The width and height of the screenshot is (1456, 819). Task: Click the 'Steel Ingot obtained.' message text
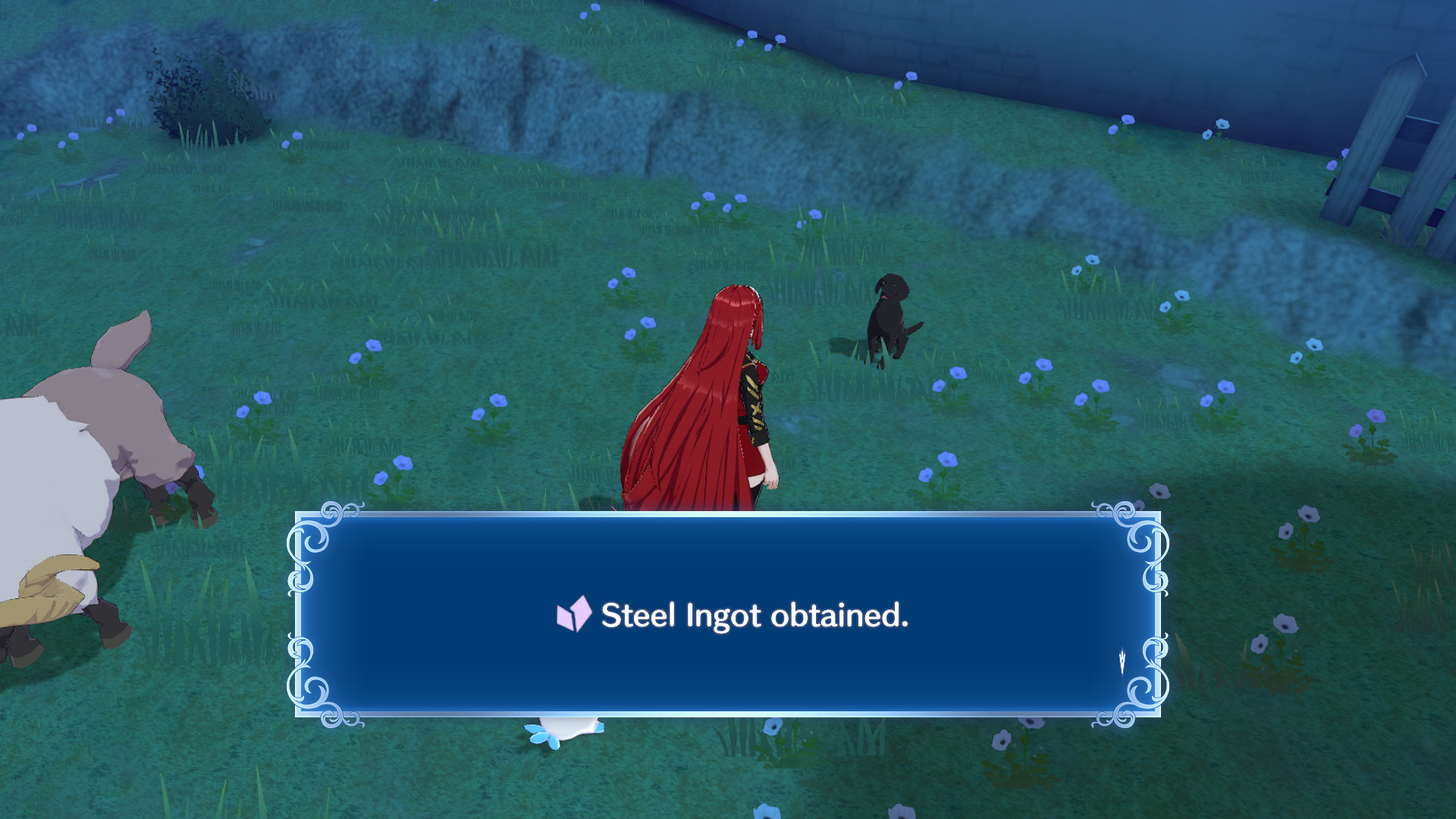click(755, 615)
